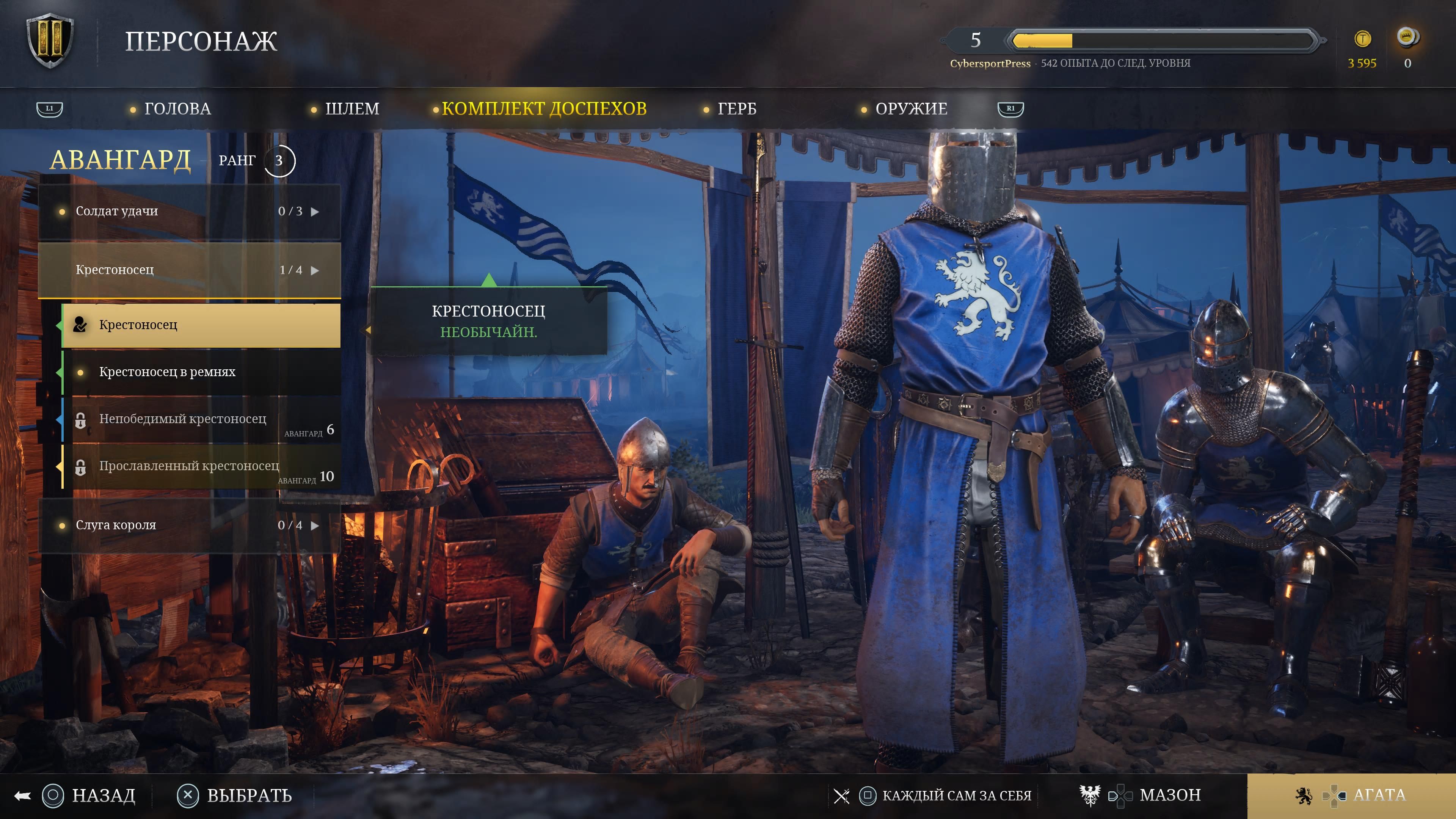Select Крестоносец в ремнях armor
This screenshot has height=819, width=1456.
click(201, 372)
